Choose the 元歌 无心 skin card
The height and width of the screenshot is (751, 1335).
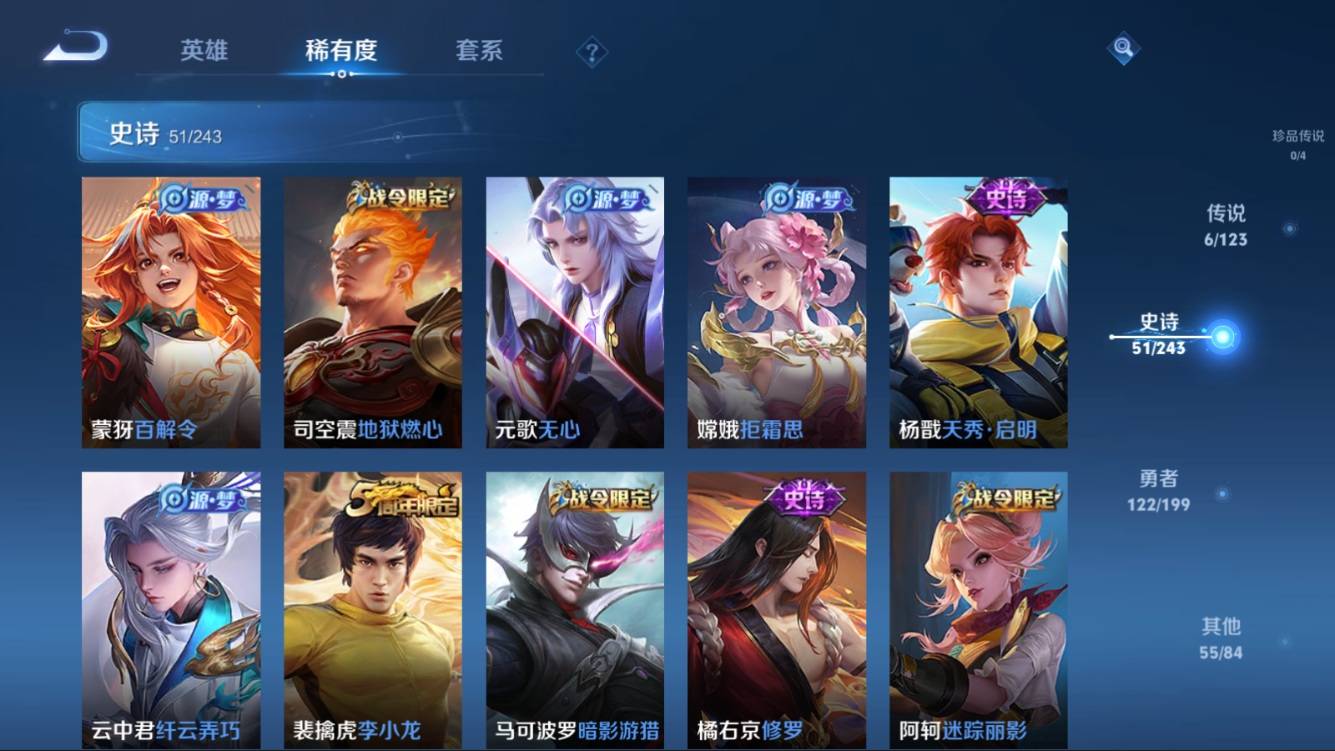pos(575,312)
